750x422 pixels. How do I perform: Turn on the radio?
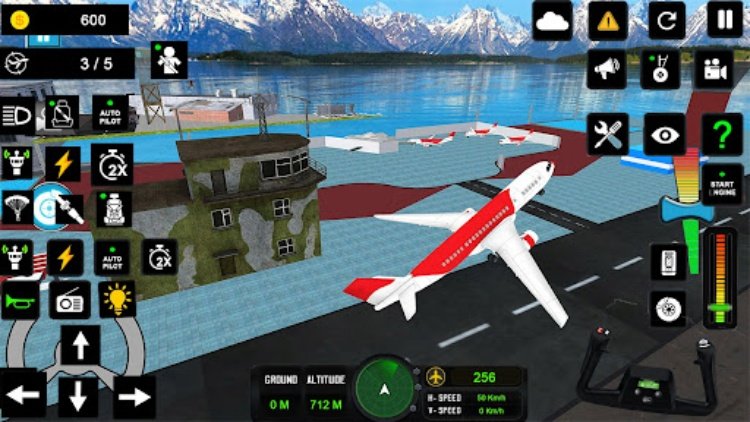coord(69,300)
